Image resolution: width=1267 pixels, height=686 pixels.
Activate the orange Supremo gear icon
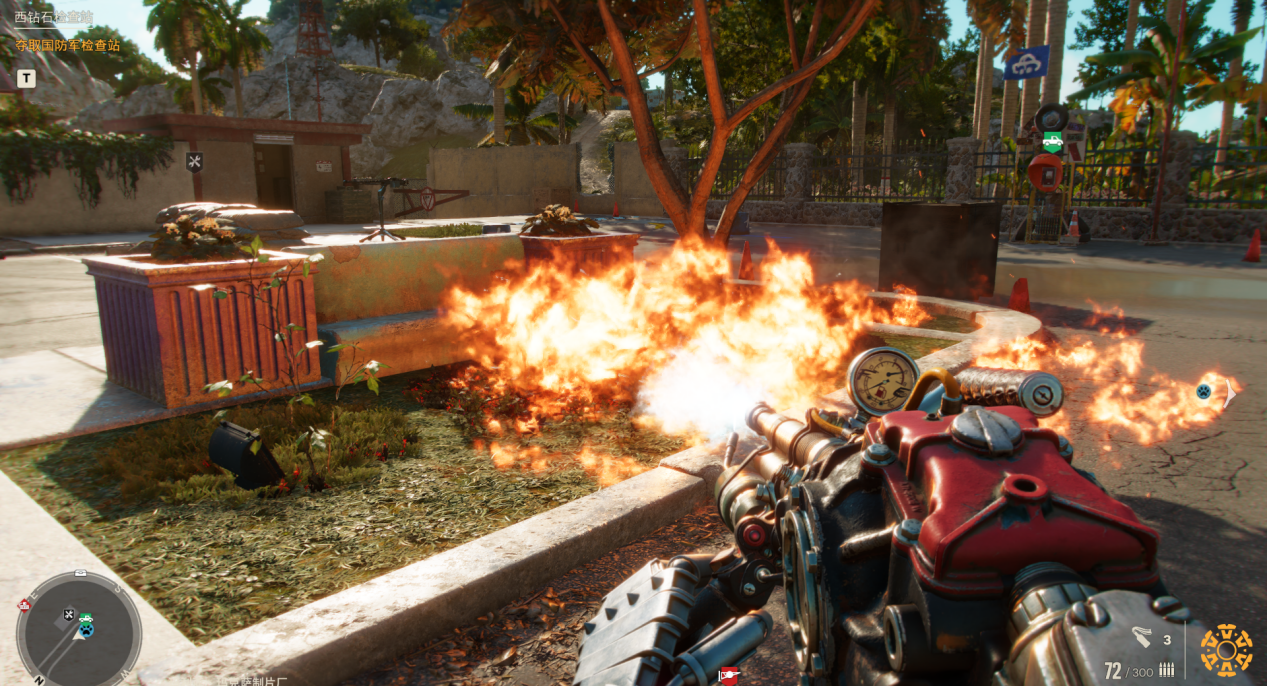tap(1226, 650)
